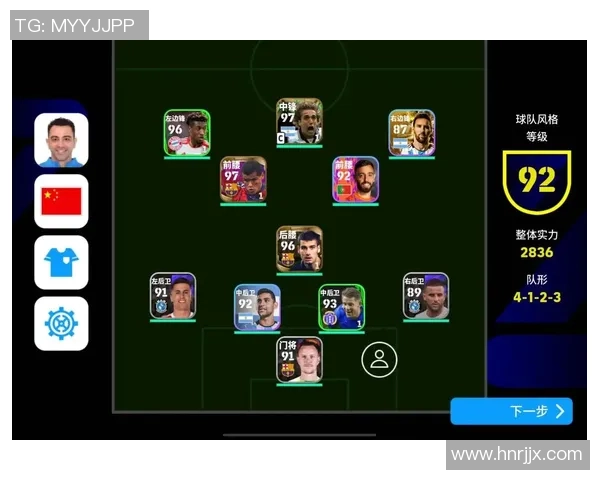Choose the 左边锋 96 left winger card
The image size is (600, 480).
[187, 133]
